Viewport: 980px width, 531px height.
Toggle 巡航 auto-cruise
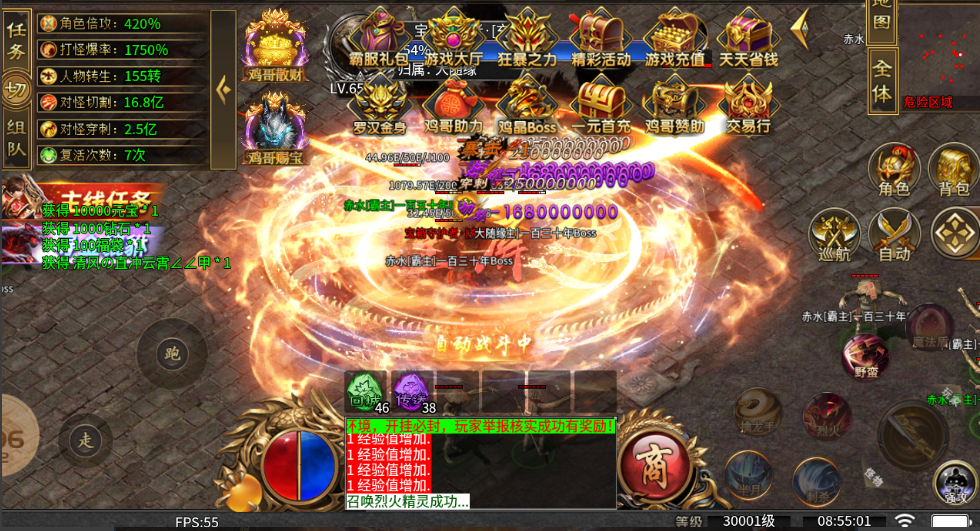click(x=833, y=235)
